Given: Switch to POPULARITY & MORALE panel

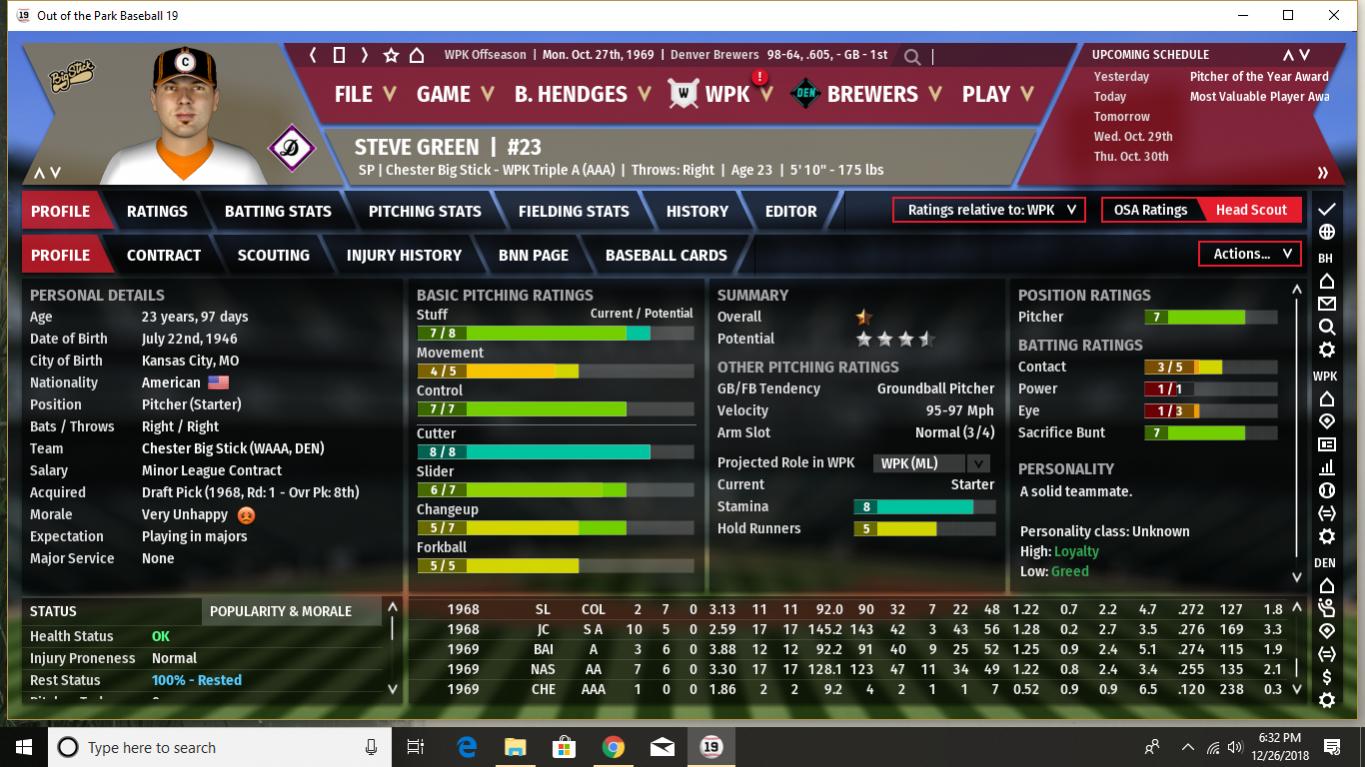Looking at the screenshot, I should pos(281,611).
